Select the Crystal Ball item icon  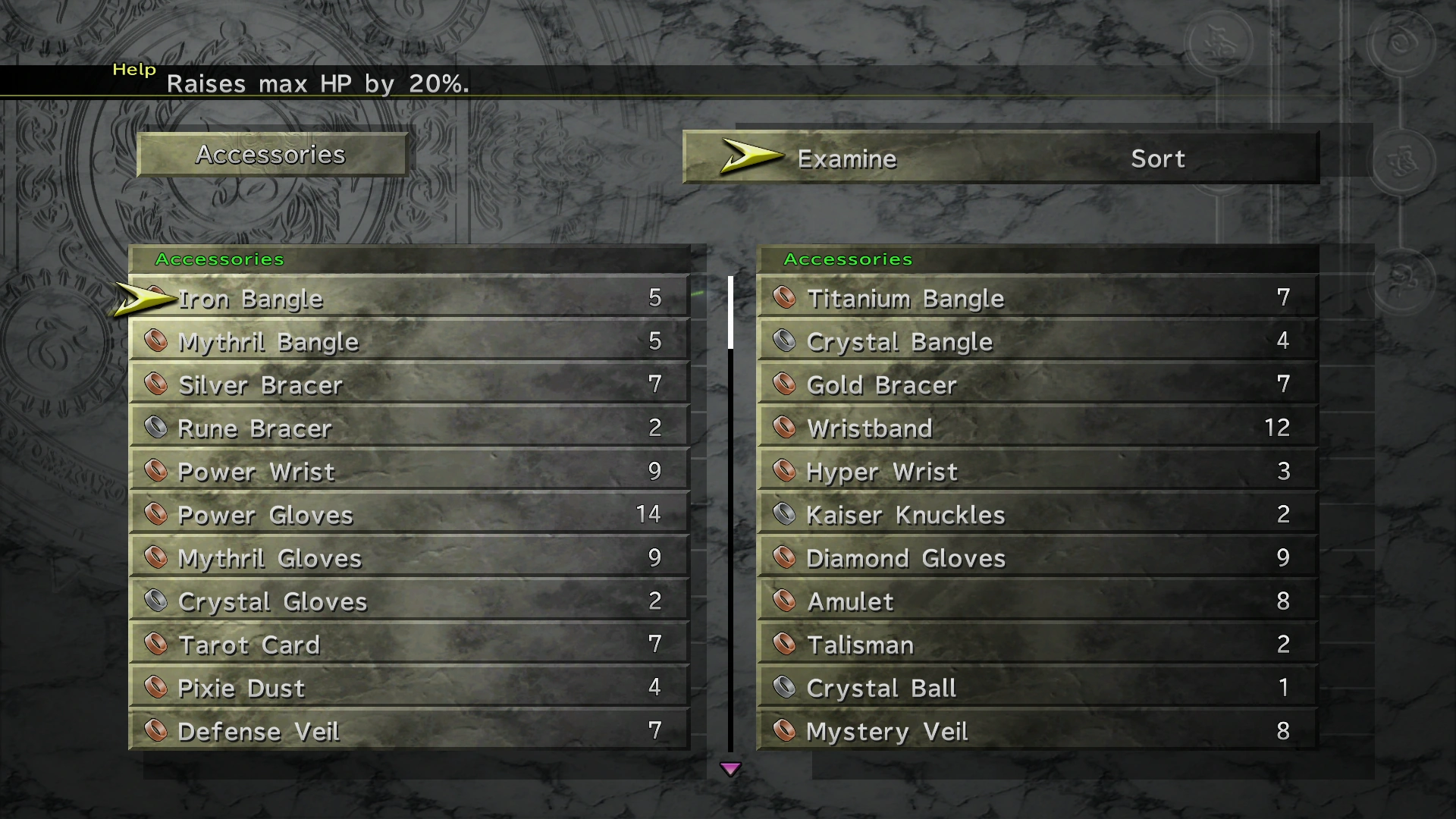tap(785, 687)
